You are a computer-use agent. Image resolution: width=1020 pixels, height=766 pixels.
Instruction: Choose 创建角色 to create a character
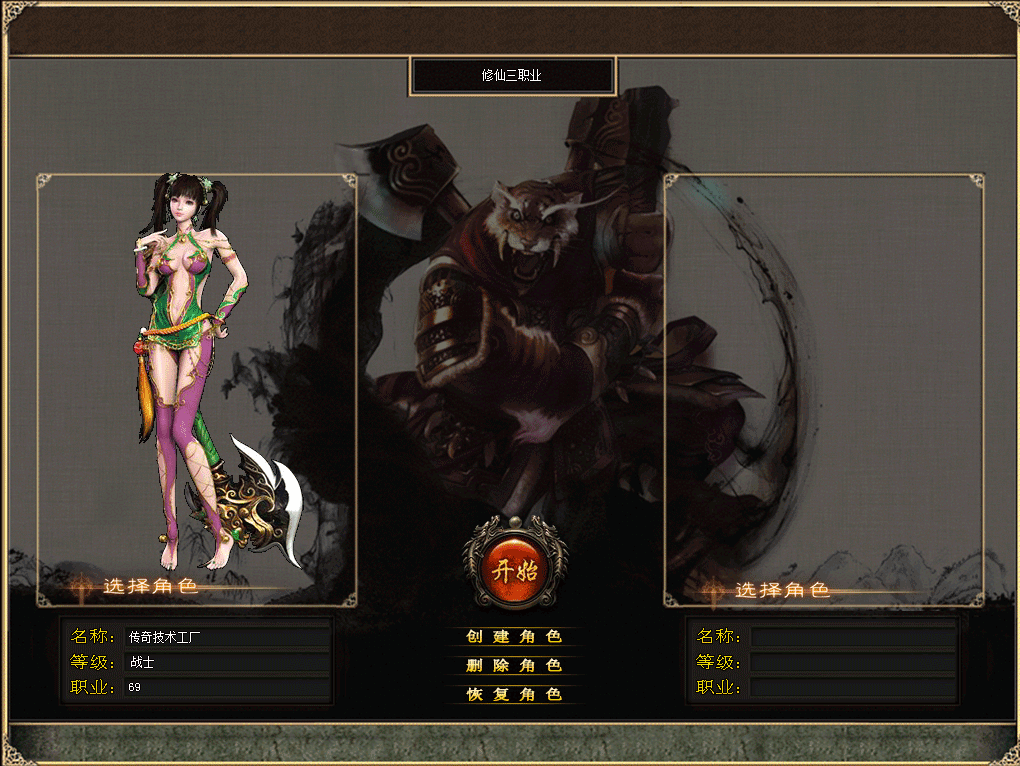pyautogui.click(x=514, y=637)
